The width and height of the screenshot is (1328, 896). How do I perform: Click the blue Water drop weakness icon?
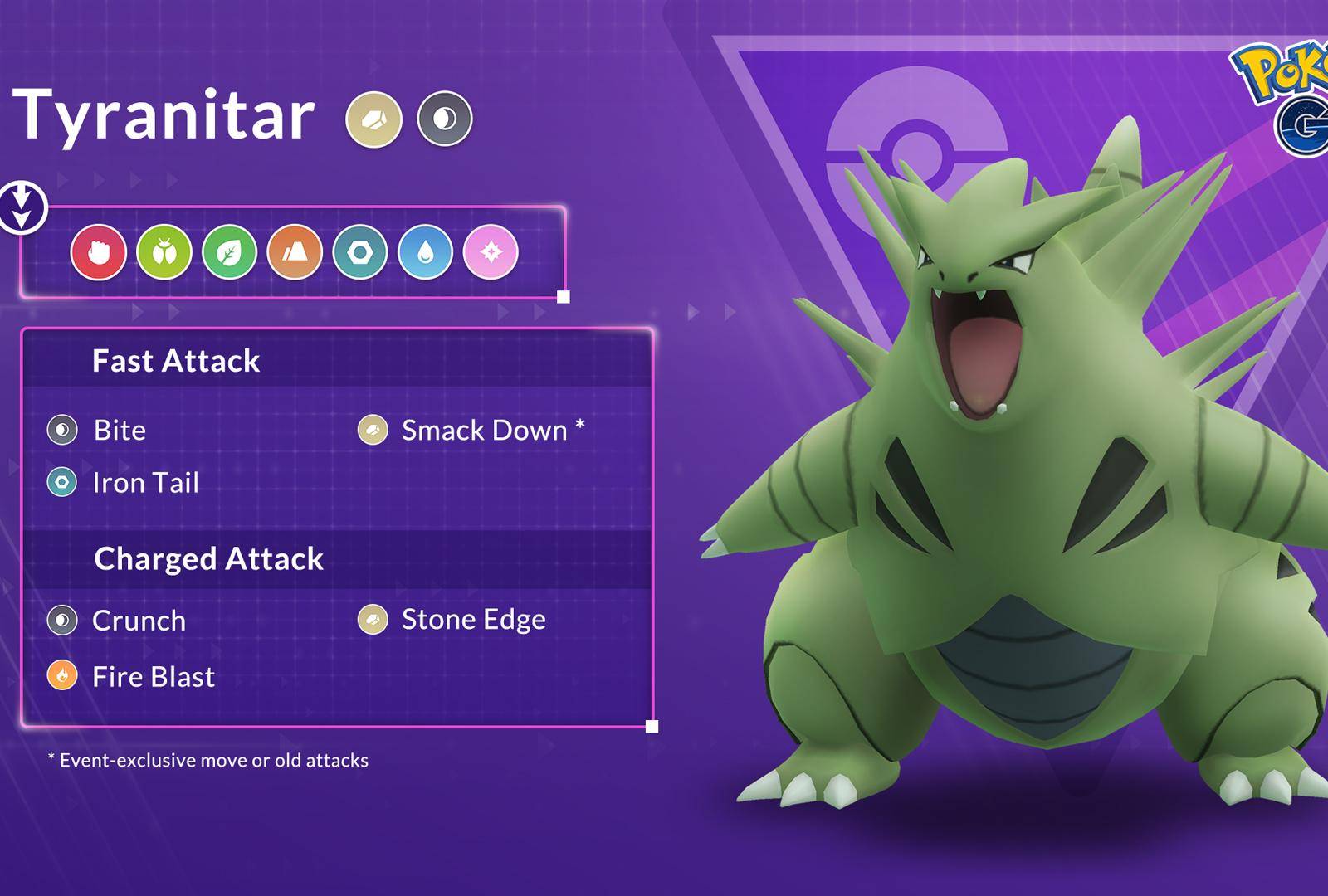click(426, 252)
